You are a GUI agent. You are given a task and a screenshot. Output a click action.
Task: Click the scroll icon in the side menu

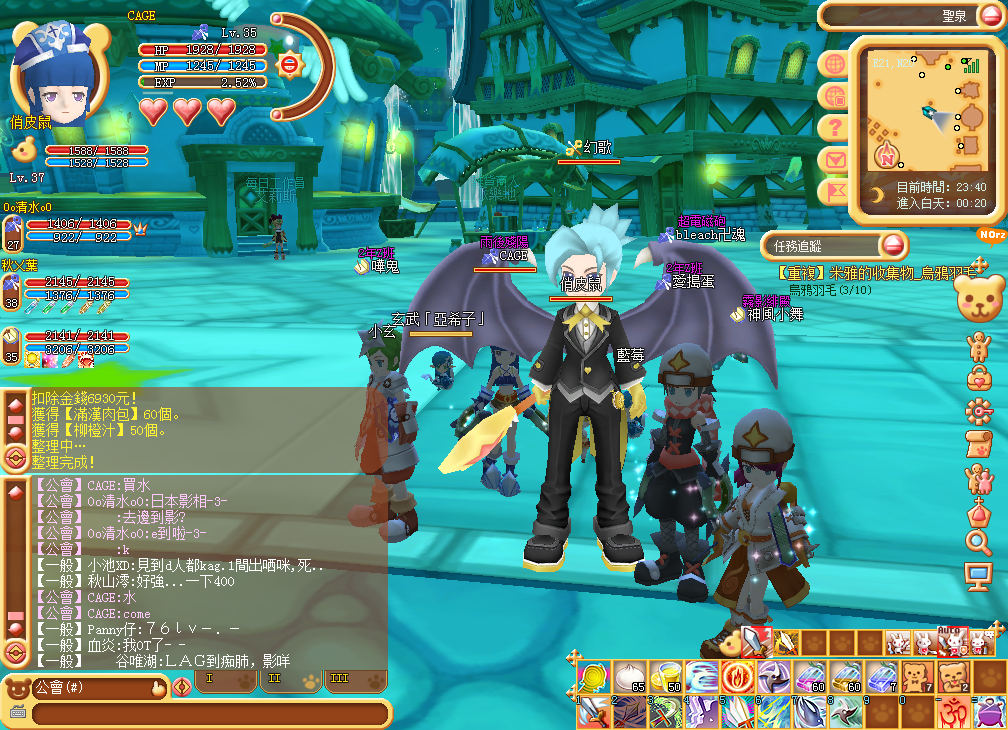pos(978,444)
